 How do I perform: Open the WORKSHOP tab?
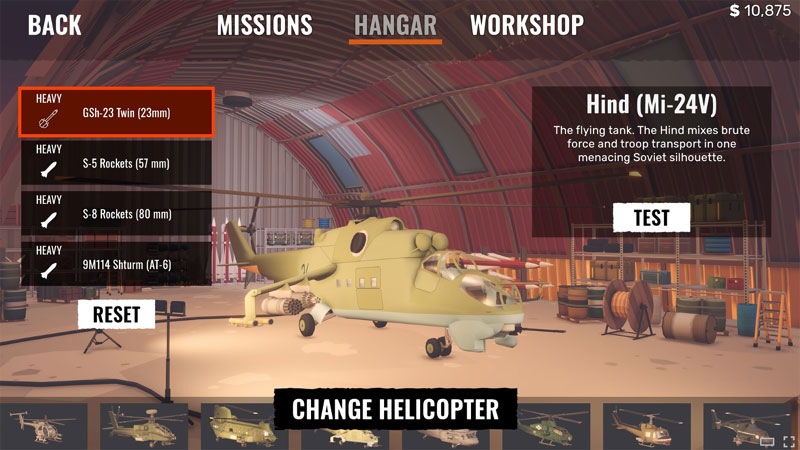[x=527, y=25]
